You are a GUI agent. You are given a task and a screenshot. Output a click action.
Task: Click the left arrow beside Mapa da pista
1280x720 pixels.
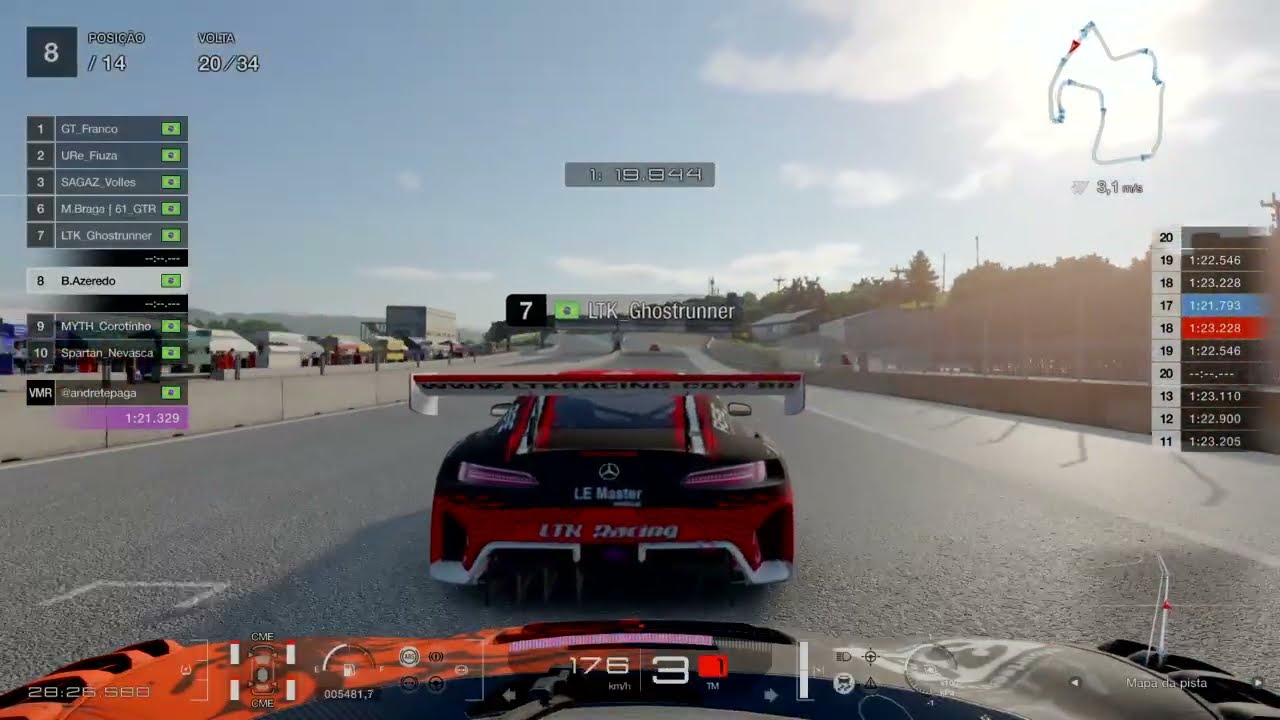(x=1075, y=683)
